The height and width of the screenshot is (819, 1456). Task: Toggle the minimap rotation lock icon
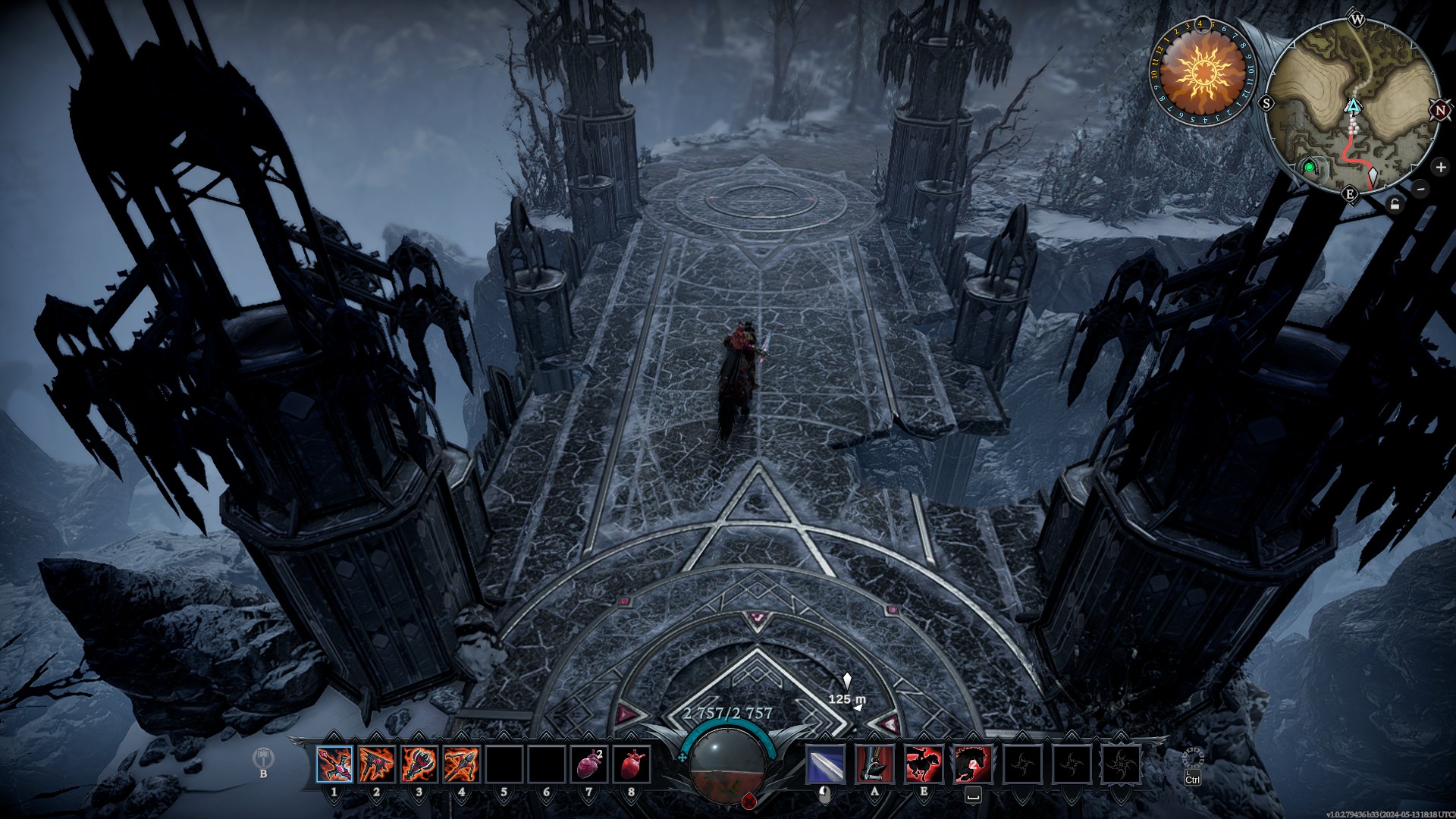point(1395,204)
